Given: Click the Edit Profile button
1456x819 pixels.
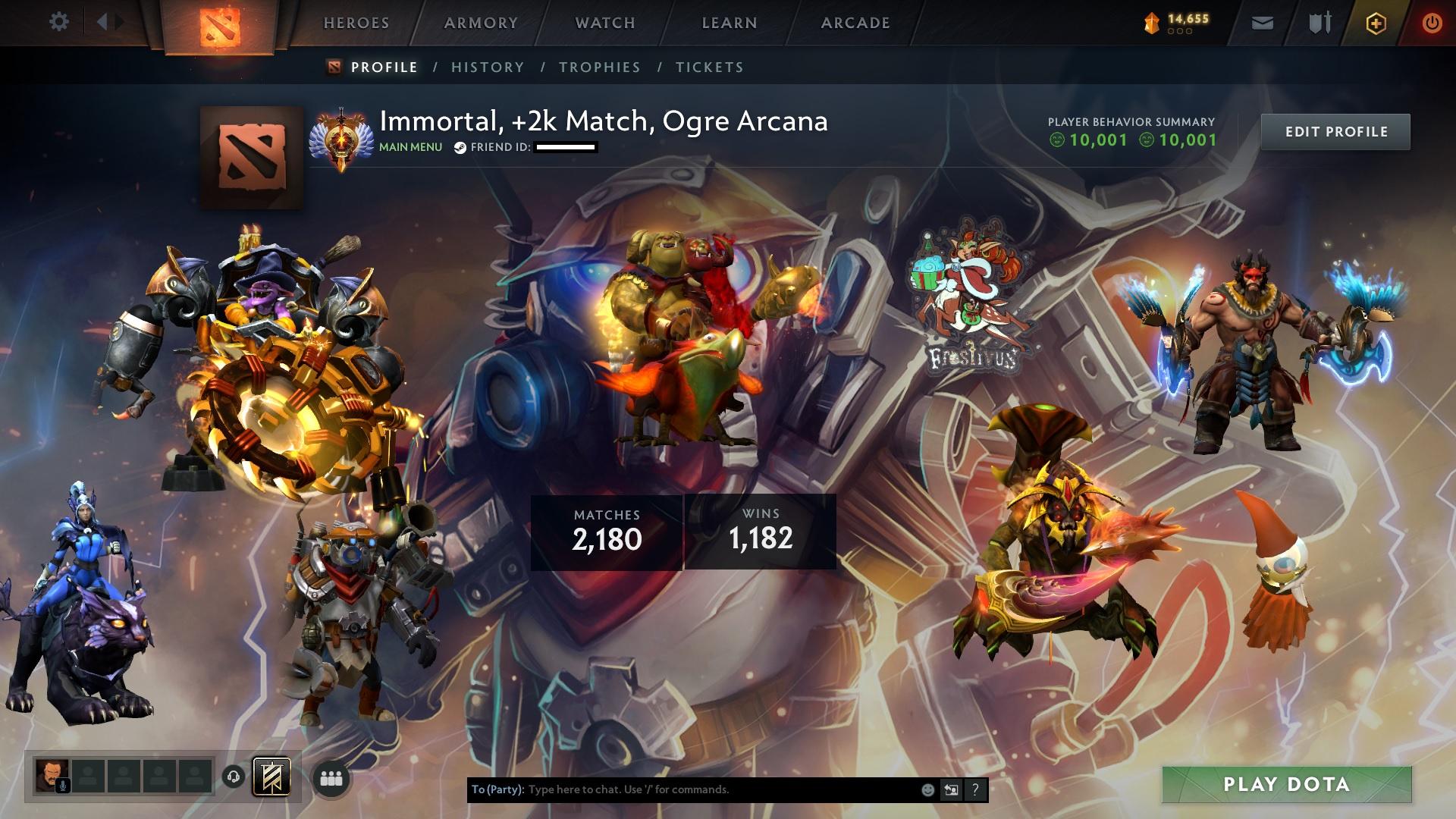Looking at the screenshot, I should point(1335,132).
